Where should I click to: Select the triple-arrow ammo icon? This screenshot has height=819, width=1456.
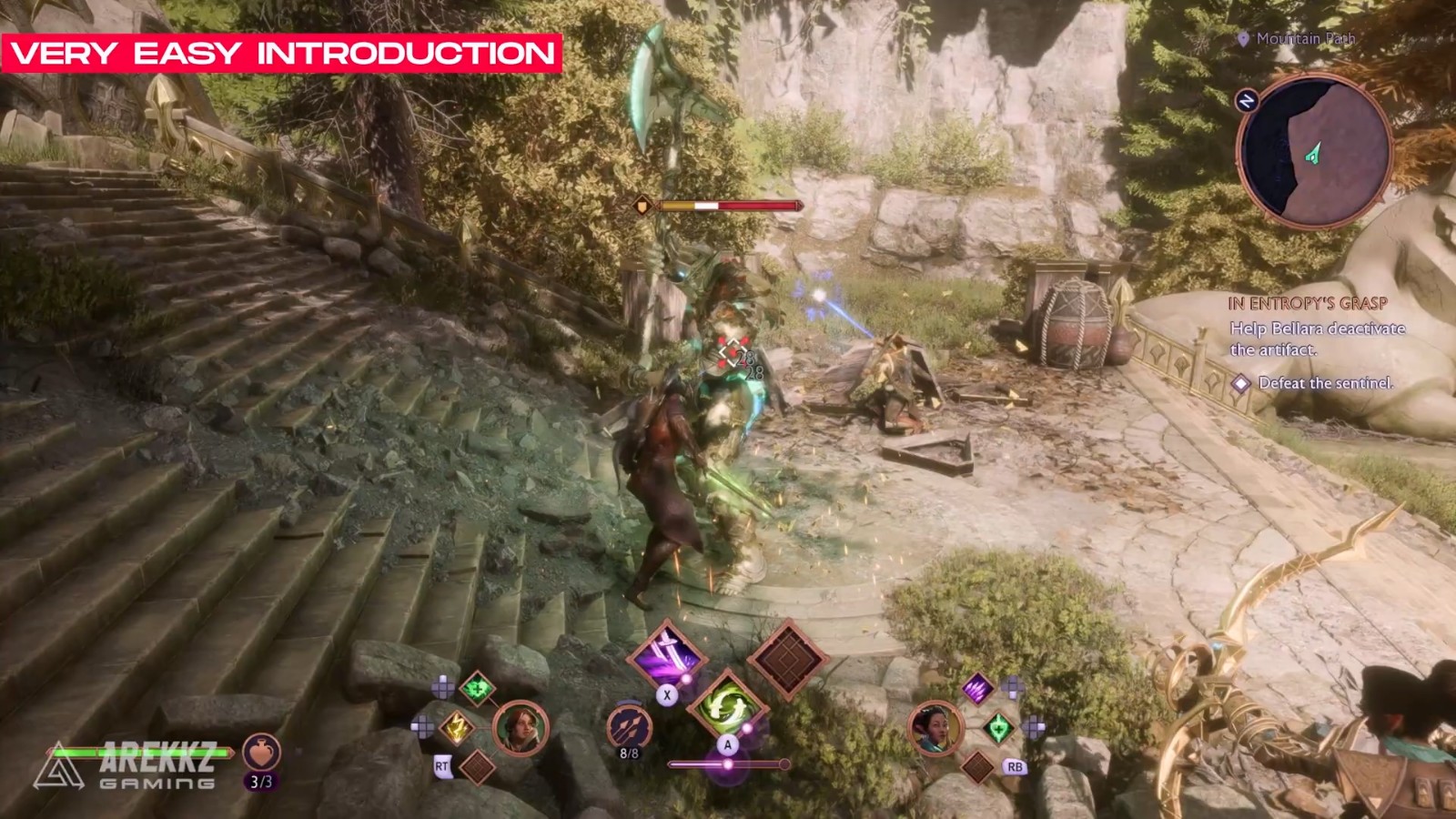pos(628,724)
